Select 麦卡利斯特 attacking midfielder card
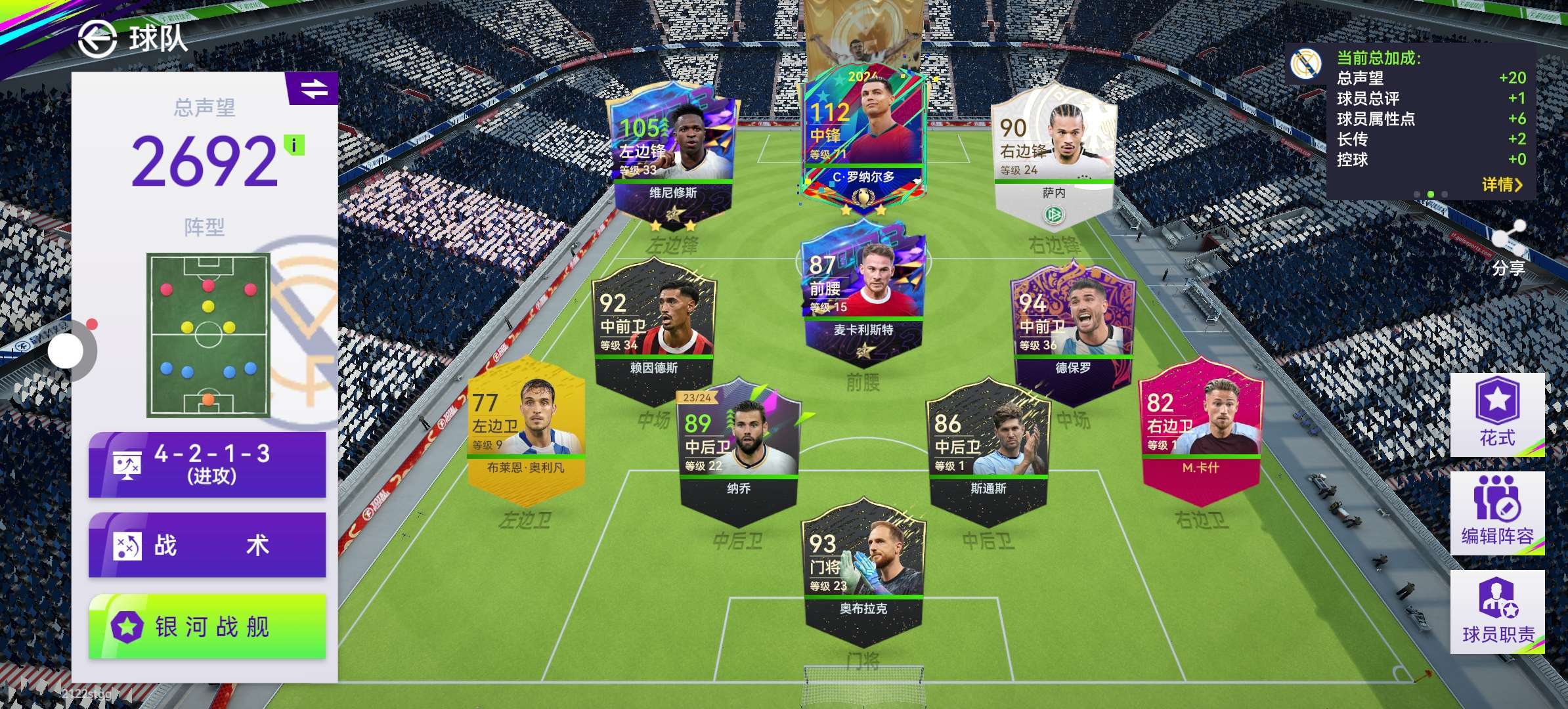1568x709 pixels. coord(863,295)
